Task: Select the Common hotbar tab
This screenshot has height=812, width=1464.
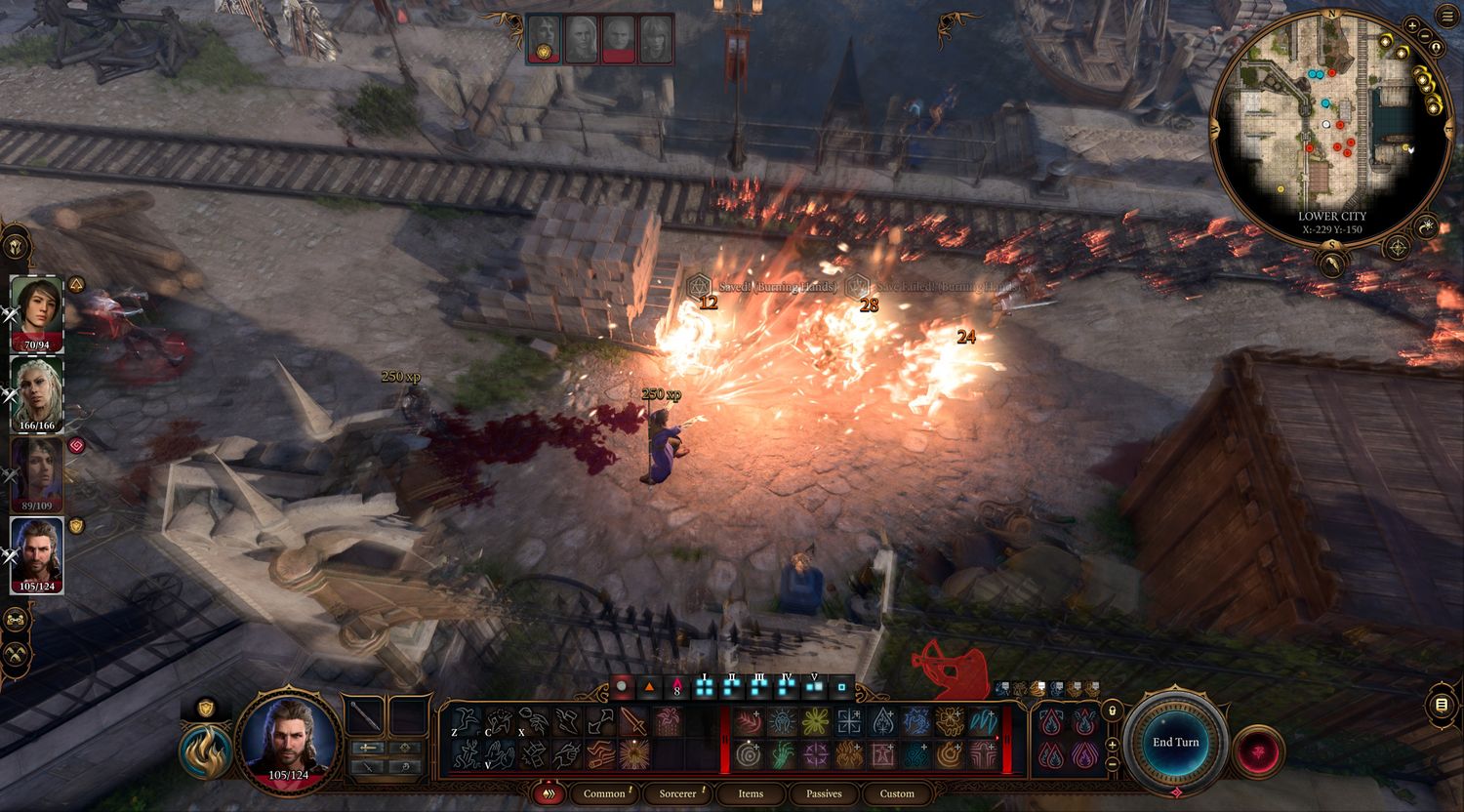Action: pos(604,793)
